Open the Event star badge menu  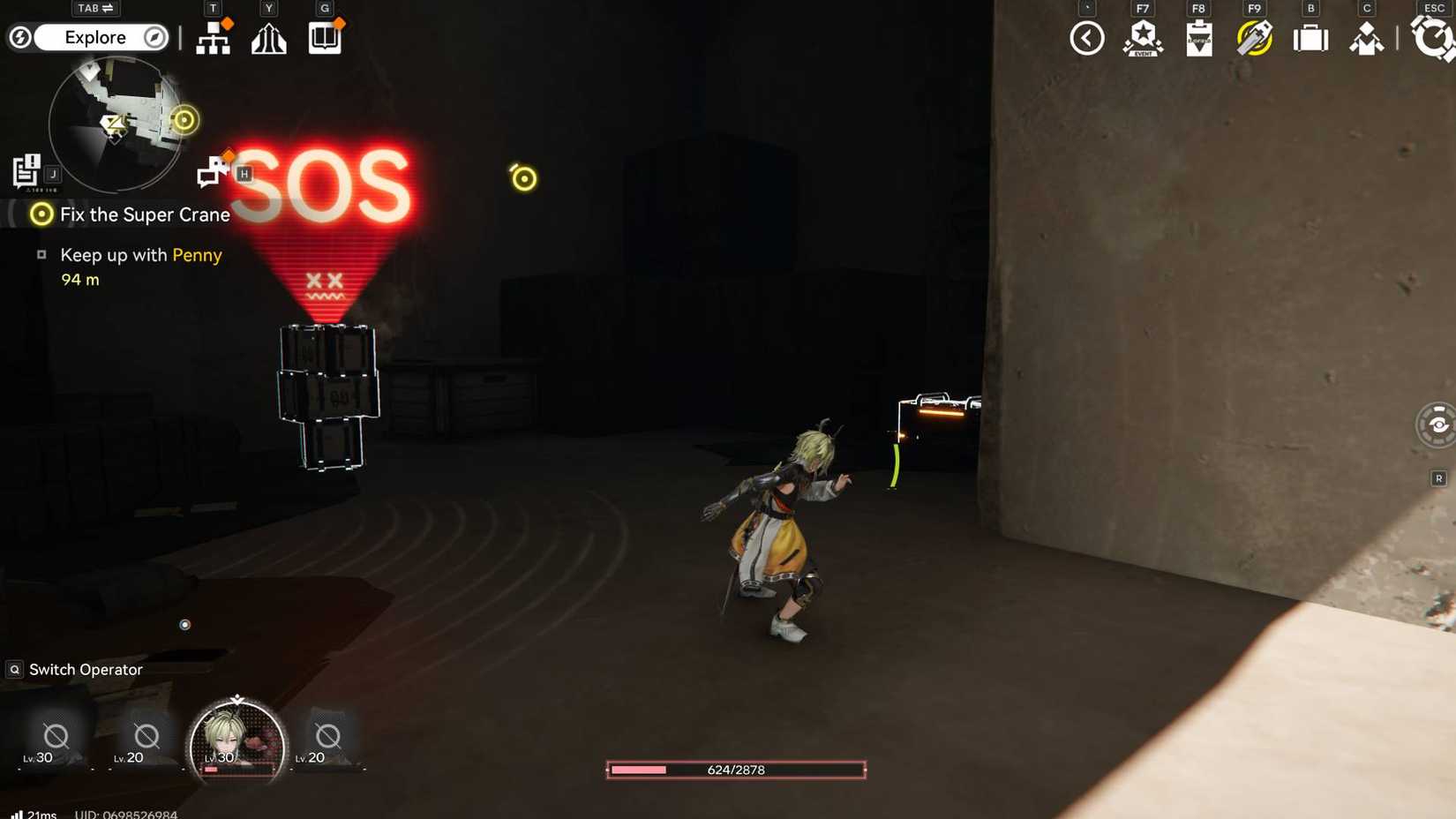click(x=1143, y=39)
